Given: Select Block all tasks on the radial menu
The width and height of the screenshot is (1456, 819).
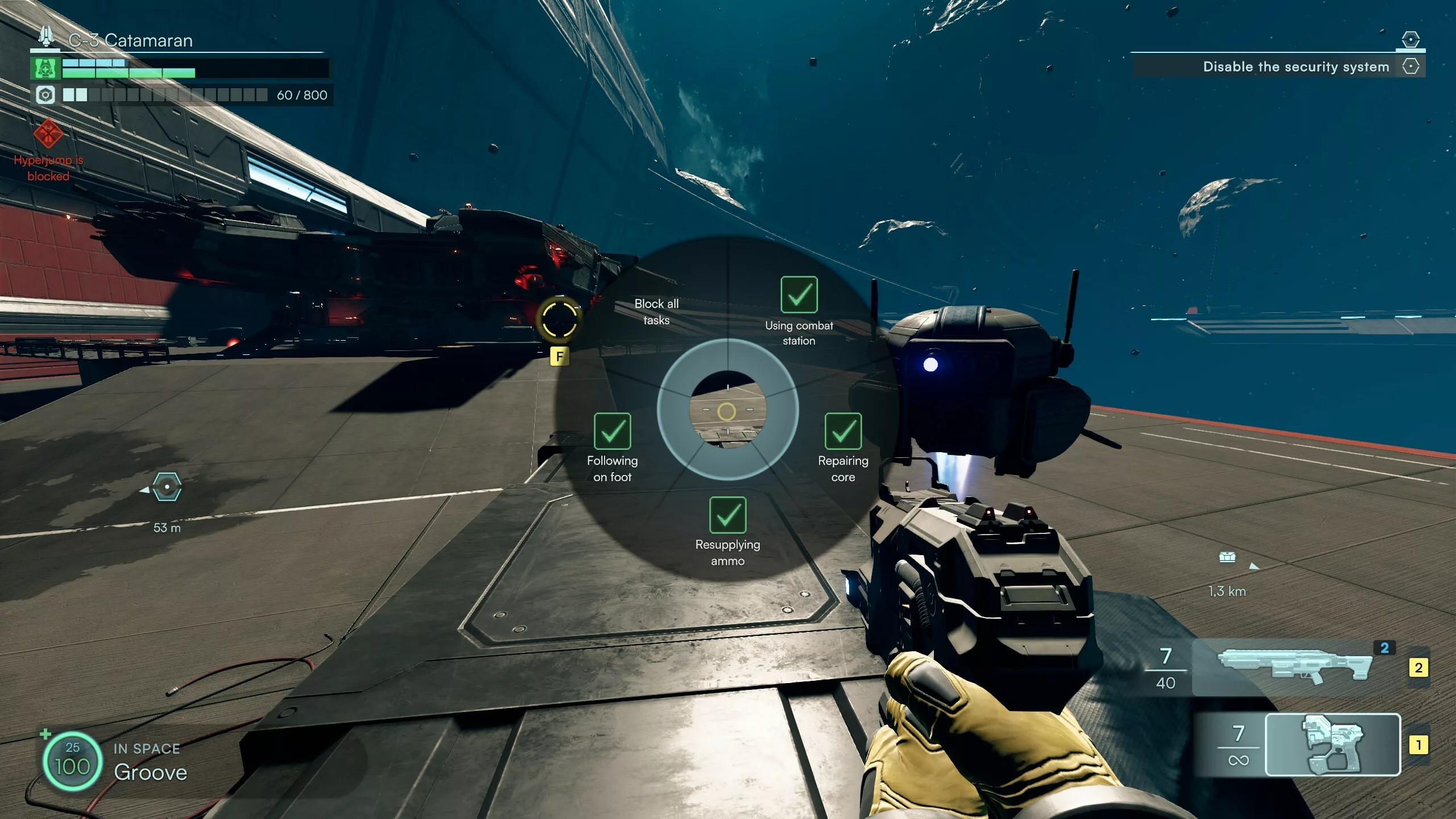Looking at the screenshot, I should tap(656, 312).
